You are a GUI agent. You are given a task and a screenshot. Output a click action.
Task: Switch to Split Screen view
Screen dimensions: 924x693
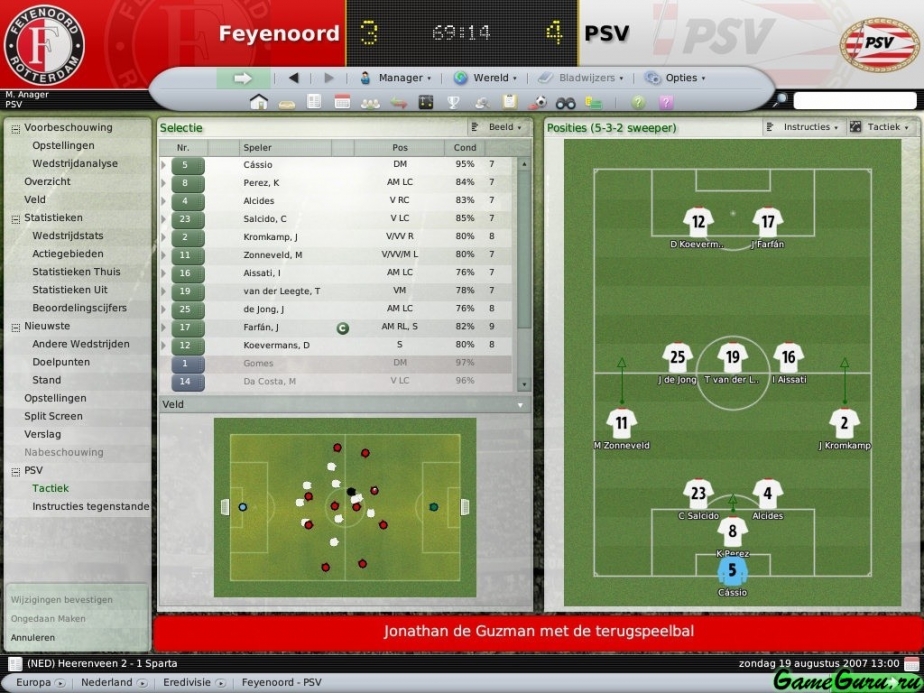(54, 416)
